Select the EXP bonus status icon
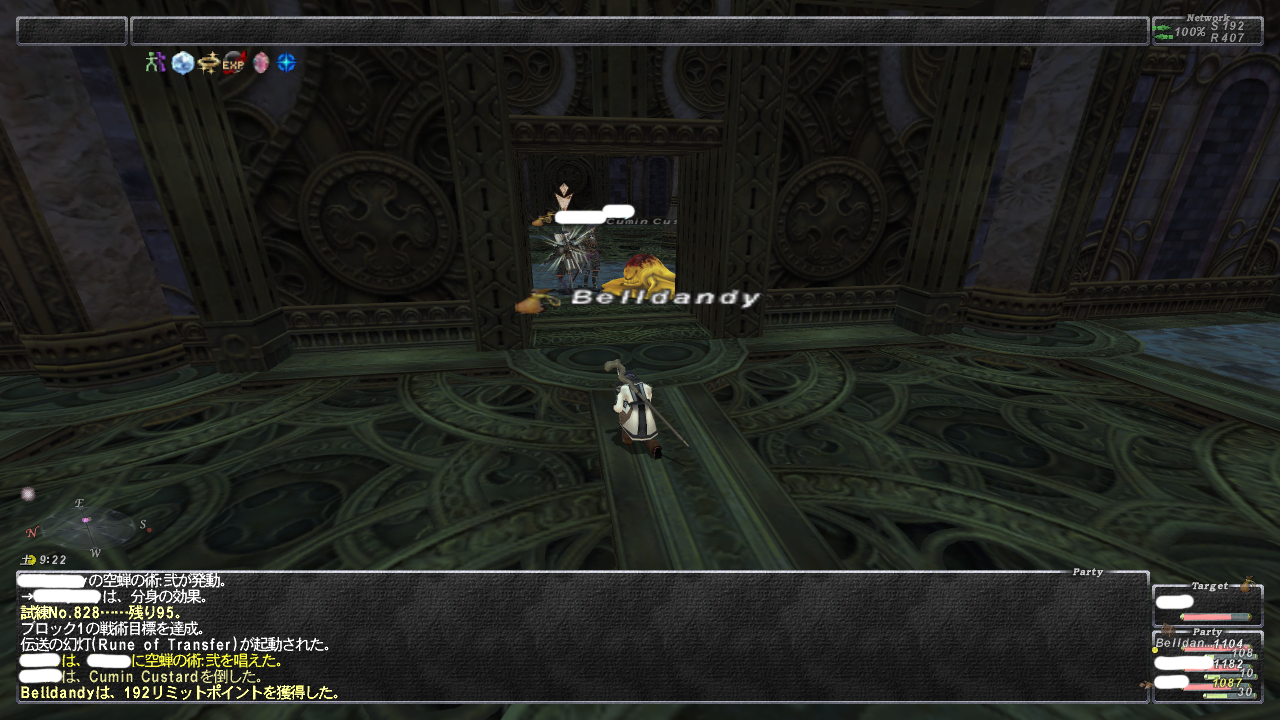 tap(234, 63)
